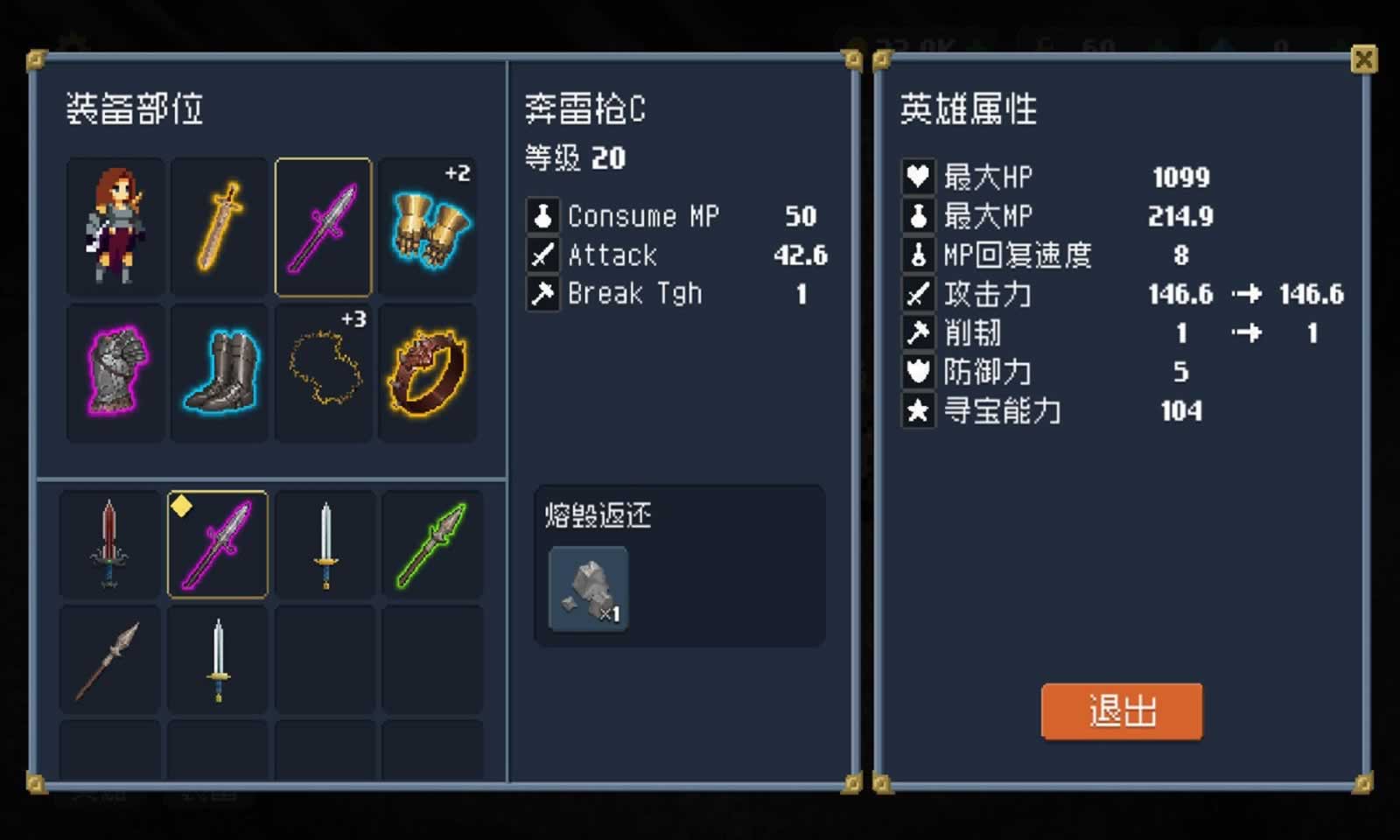Select the equipped purple lightning spear slot
The image size is (1400, 840).
(324, 225)
